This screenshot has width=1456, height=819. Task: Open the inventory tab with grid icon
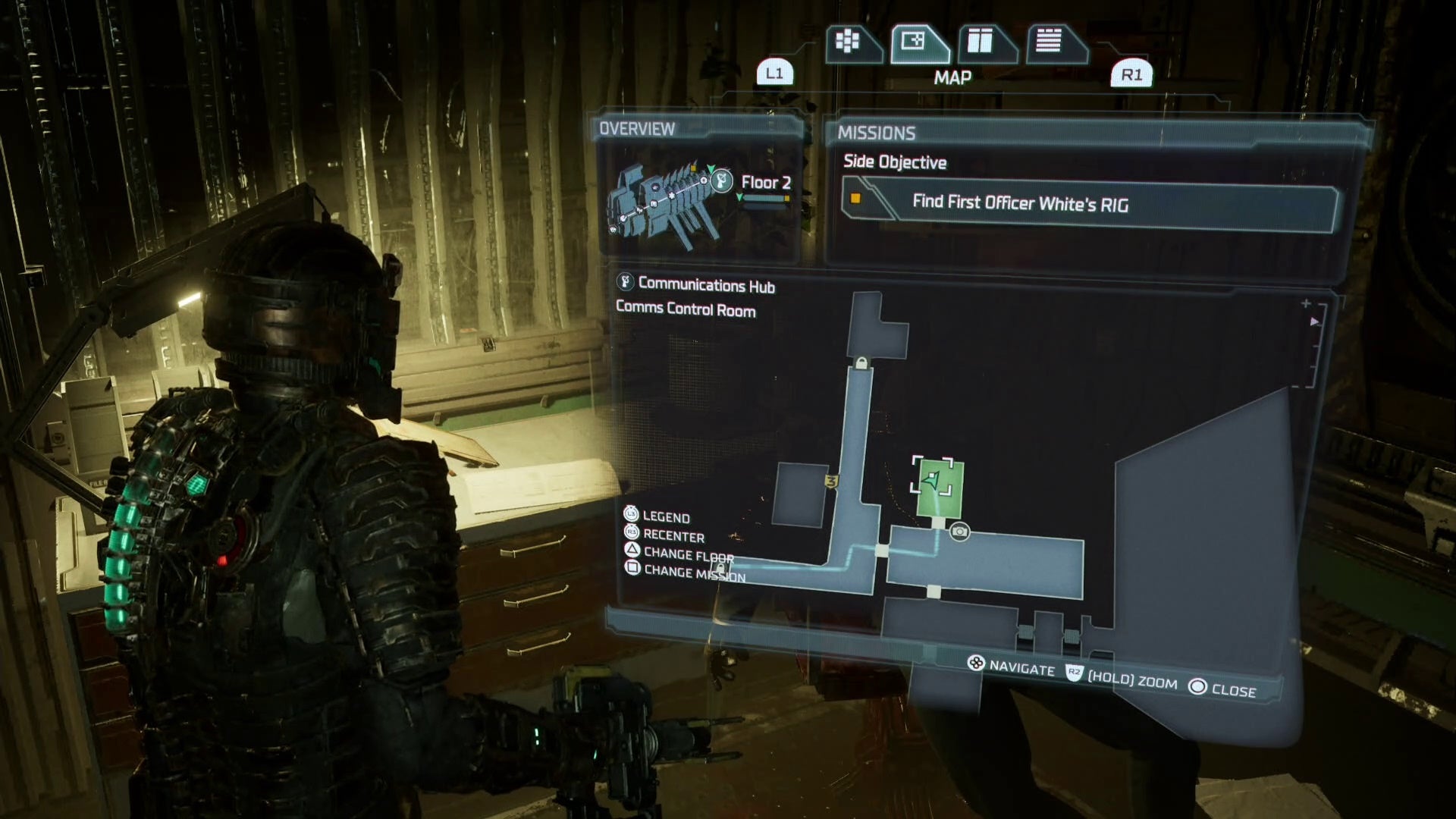pyautogui.click(x=848, y=42)
